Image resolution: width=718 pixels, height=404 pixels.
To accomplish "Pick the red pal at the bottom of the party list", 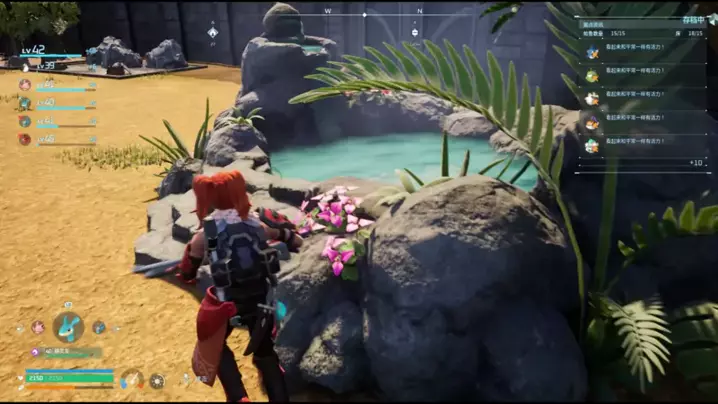I will [x=25, y=139].
